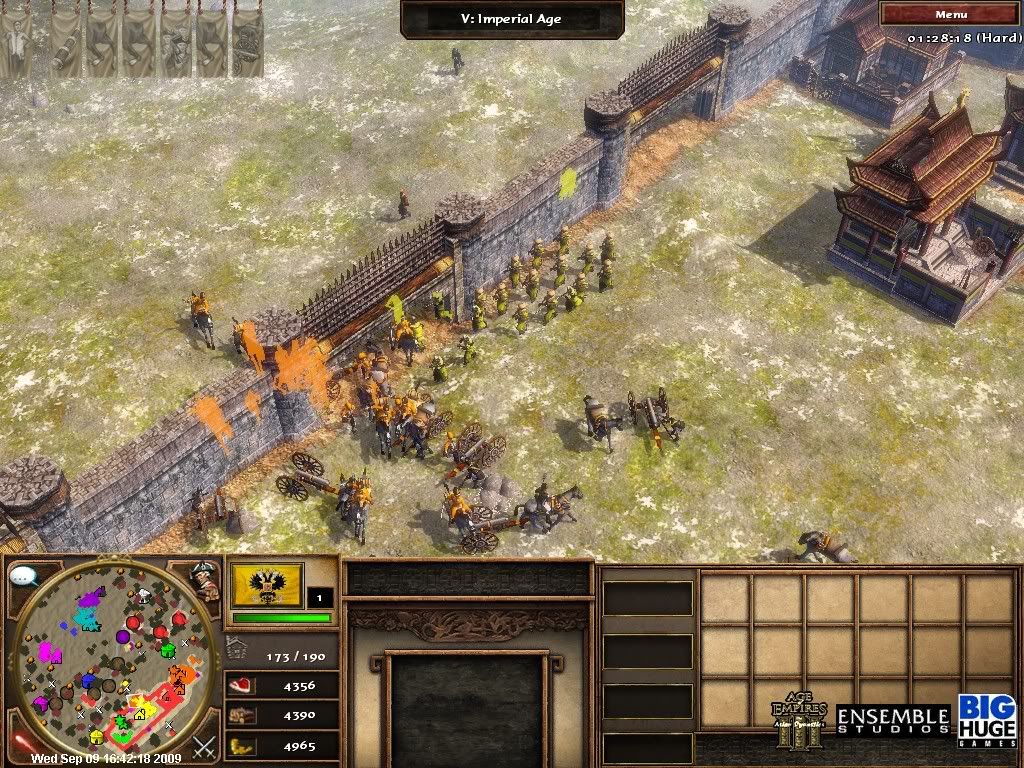This screenshot has width=1024, height=768.
Task: Select the crossed swords minimap button
Action: 204,745
